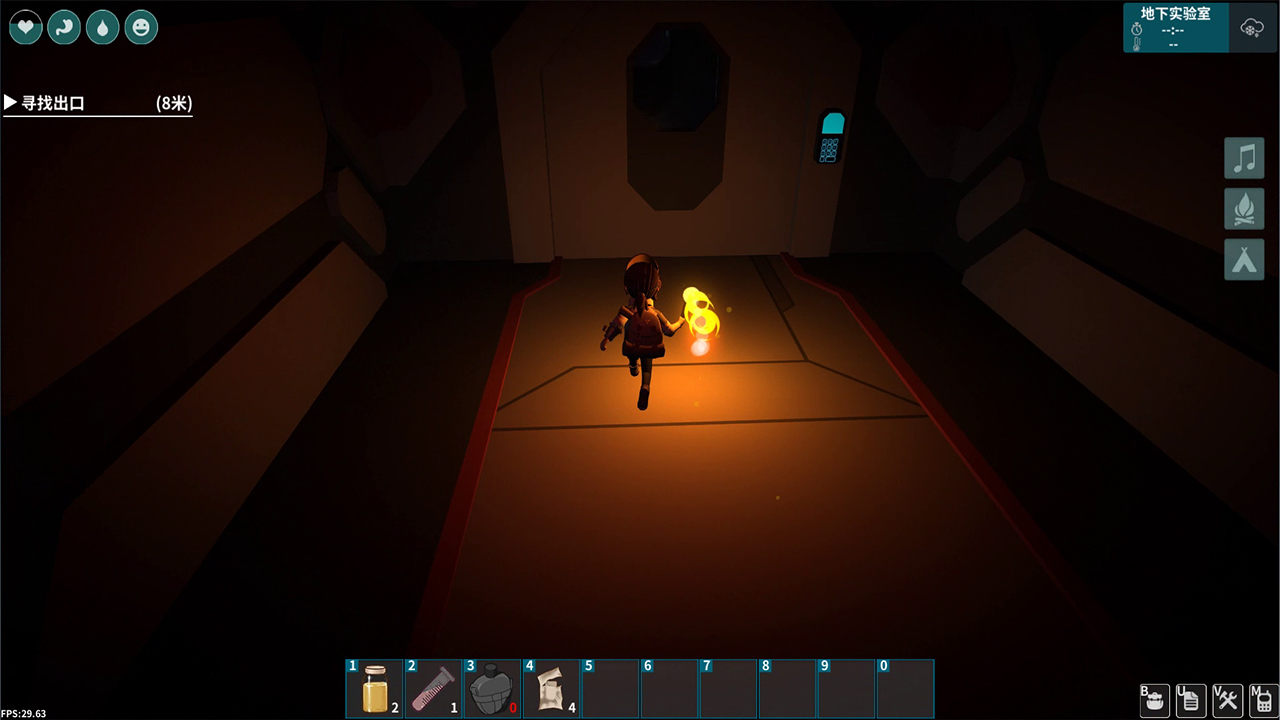Activate the campfire button
The height and width of the screenshot is (720, 1280).
pyautogui.click(x=1244, y=209)
